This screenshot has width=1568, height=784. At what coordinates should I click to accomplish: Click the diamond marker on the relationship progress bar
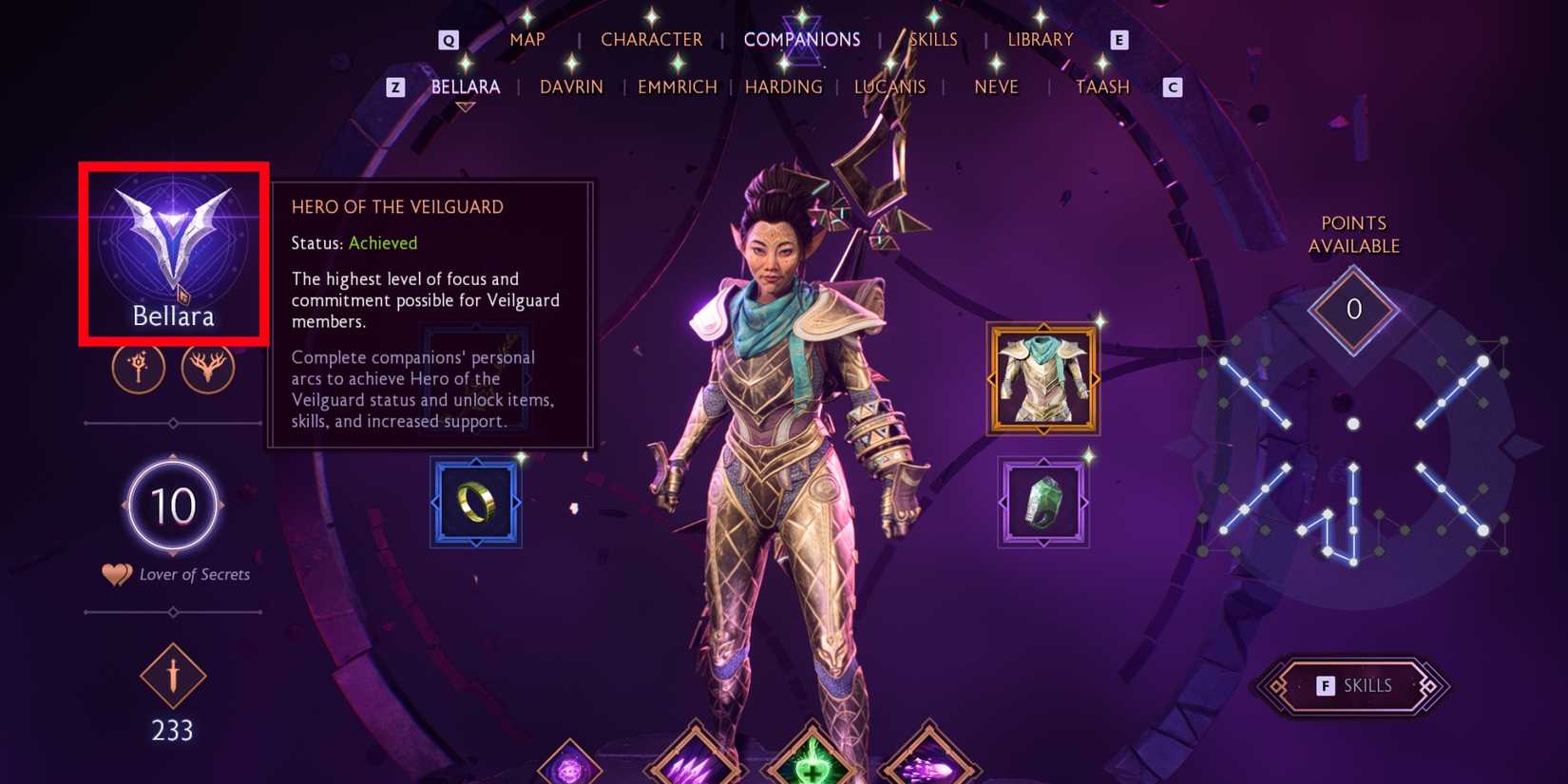[x=172, y=425]
